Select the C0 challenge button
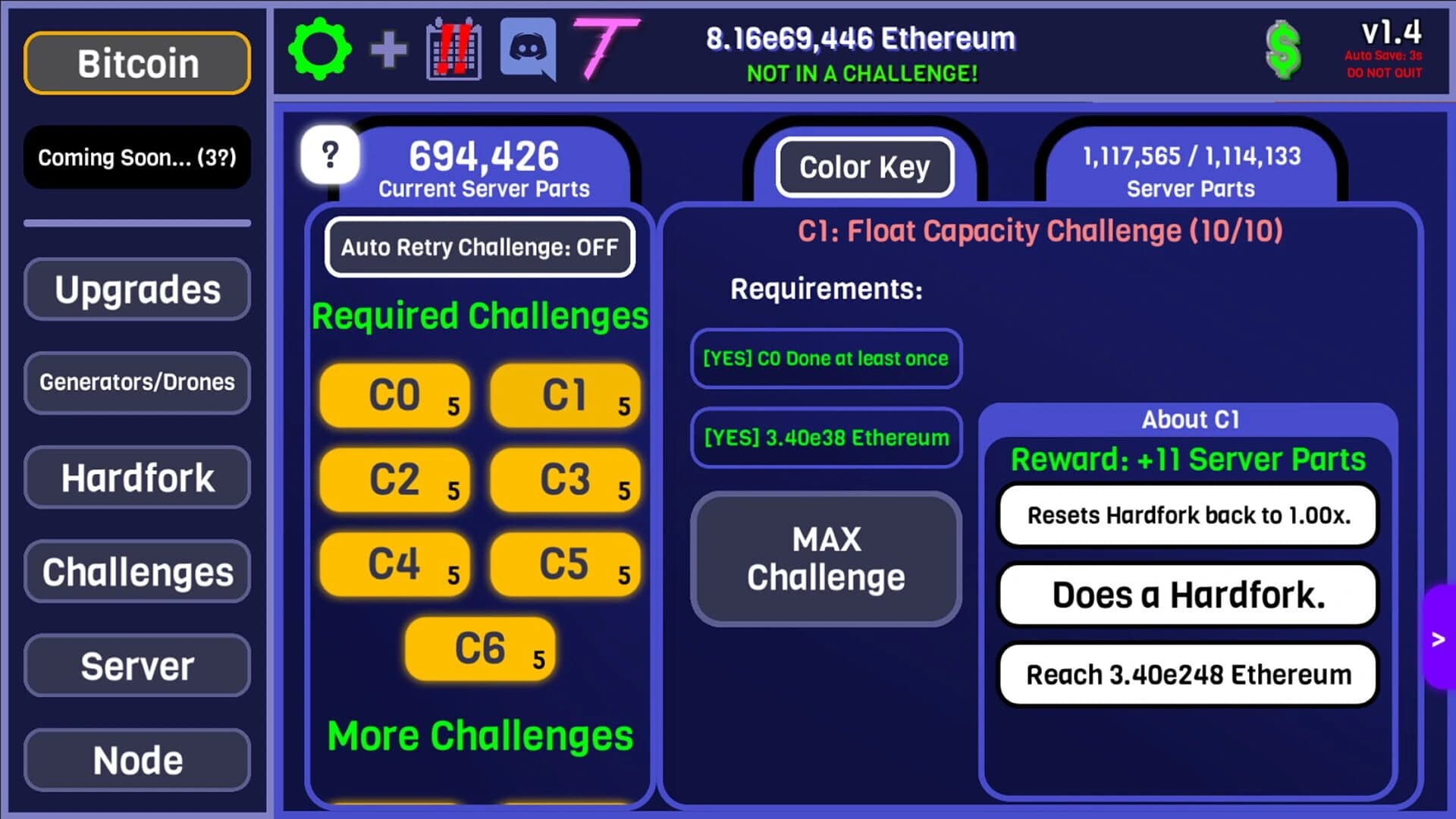This screenshot has width=1456, height=819. (x=394, y=394)
